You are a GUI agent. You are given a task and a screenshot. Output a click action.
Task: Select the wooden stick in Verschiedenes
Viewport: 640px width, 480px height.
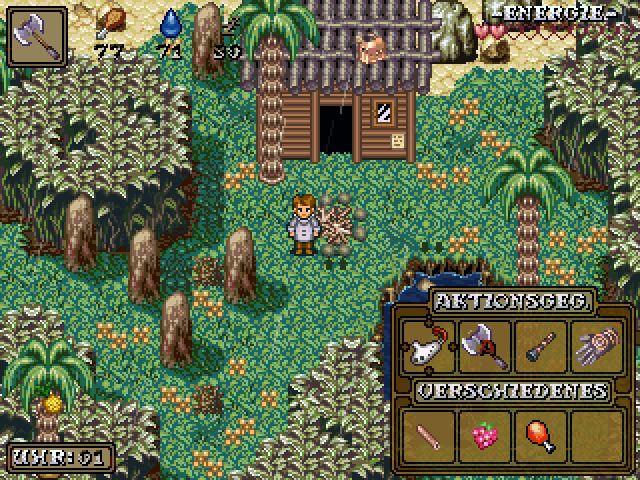coord(426,435)
